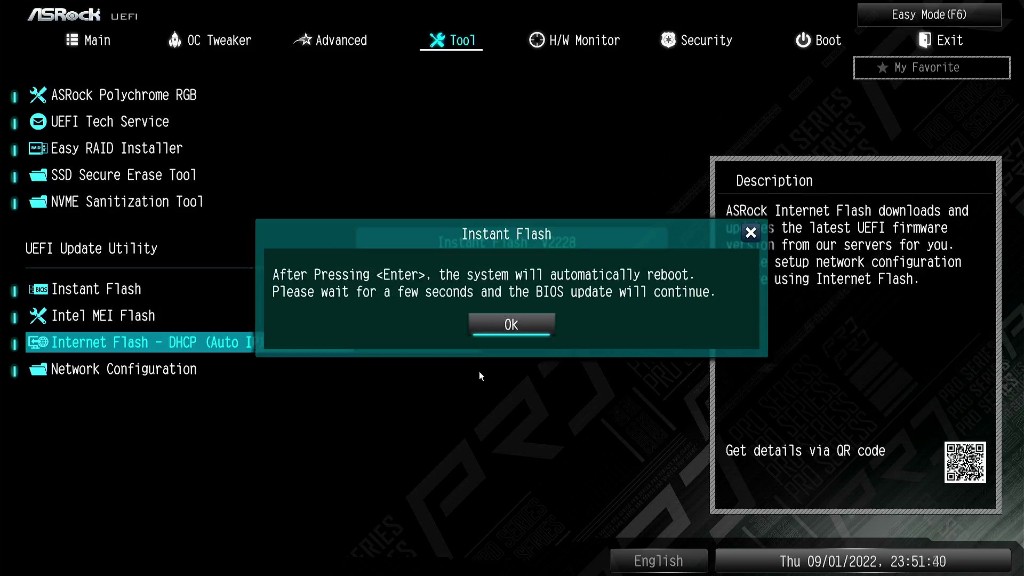Switch to Easy Mode
The height and width of the screenshot is (576, 1024).
929,15
